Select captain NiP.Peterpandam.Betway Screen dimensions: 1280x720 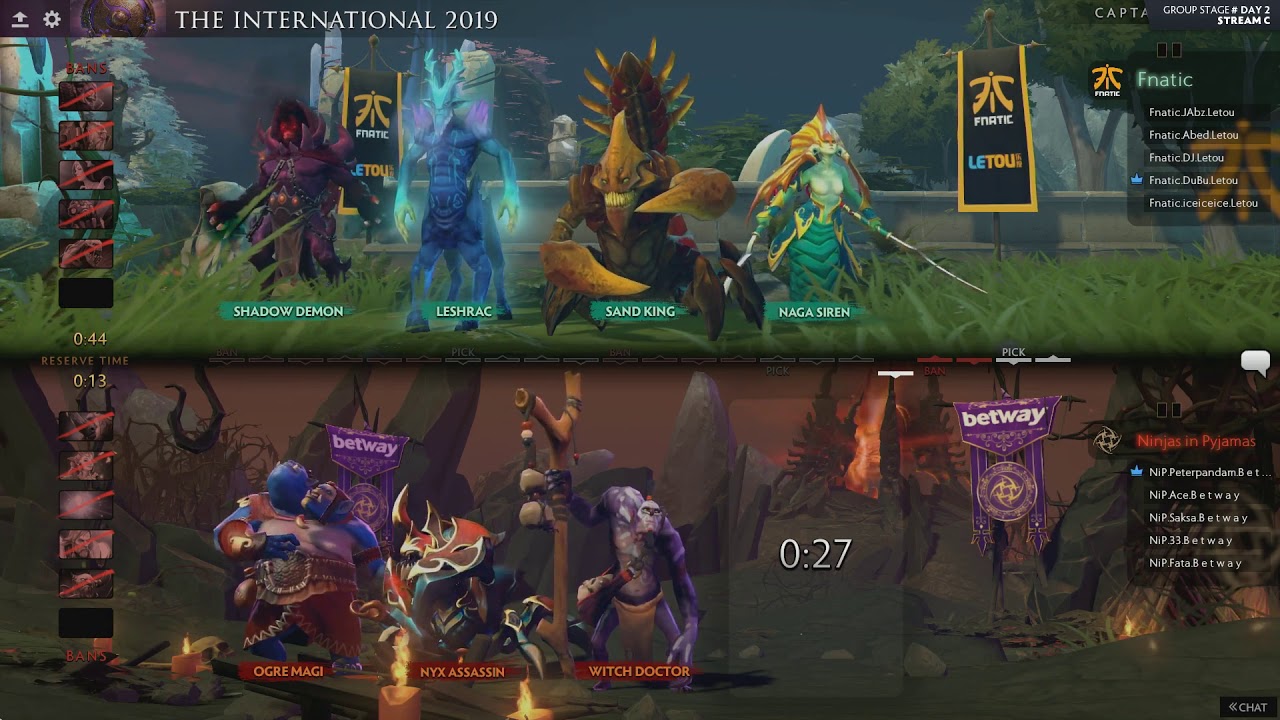[x=1209, y=472]
